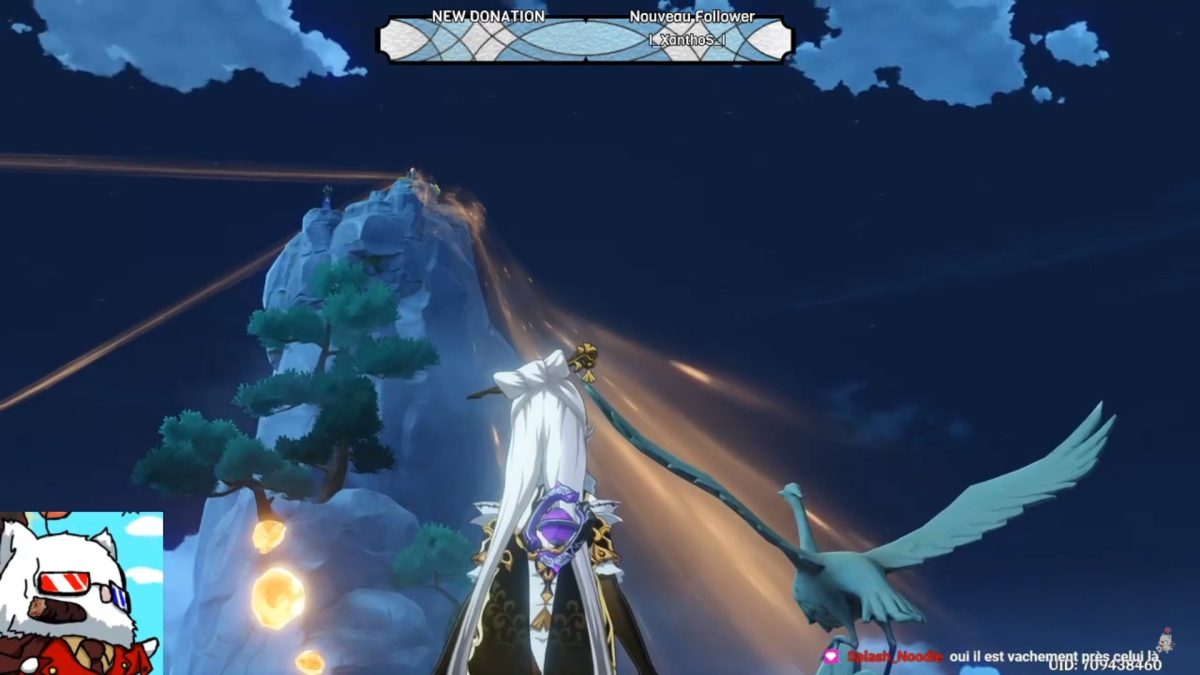Select the white-haired streamer avatar overlay
The width and height of the screenshot is (1200, 675).
click(80, 594)
